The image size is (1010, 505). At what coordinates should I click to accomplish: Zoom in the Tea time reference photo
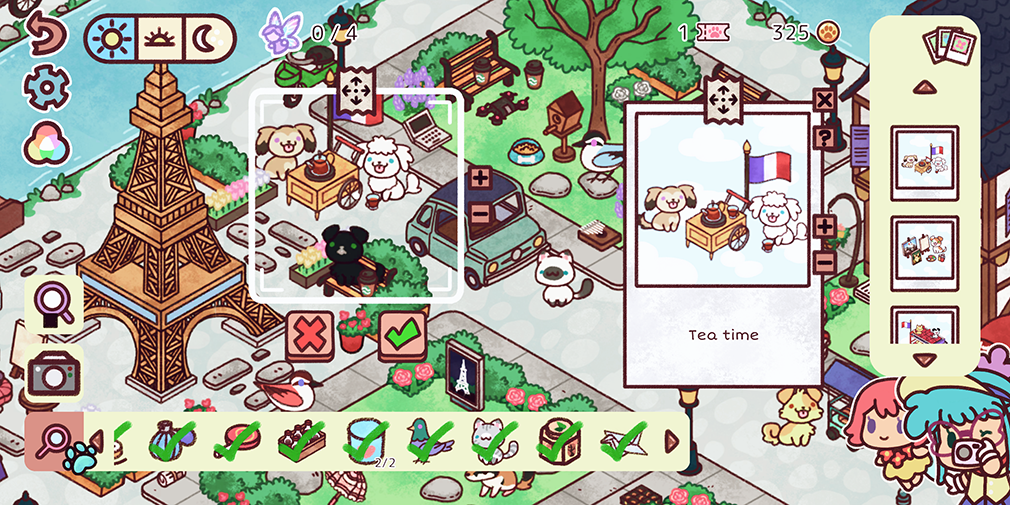coord(825,226)
